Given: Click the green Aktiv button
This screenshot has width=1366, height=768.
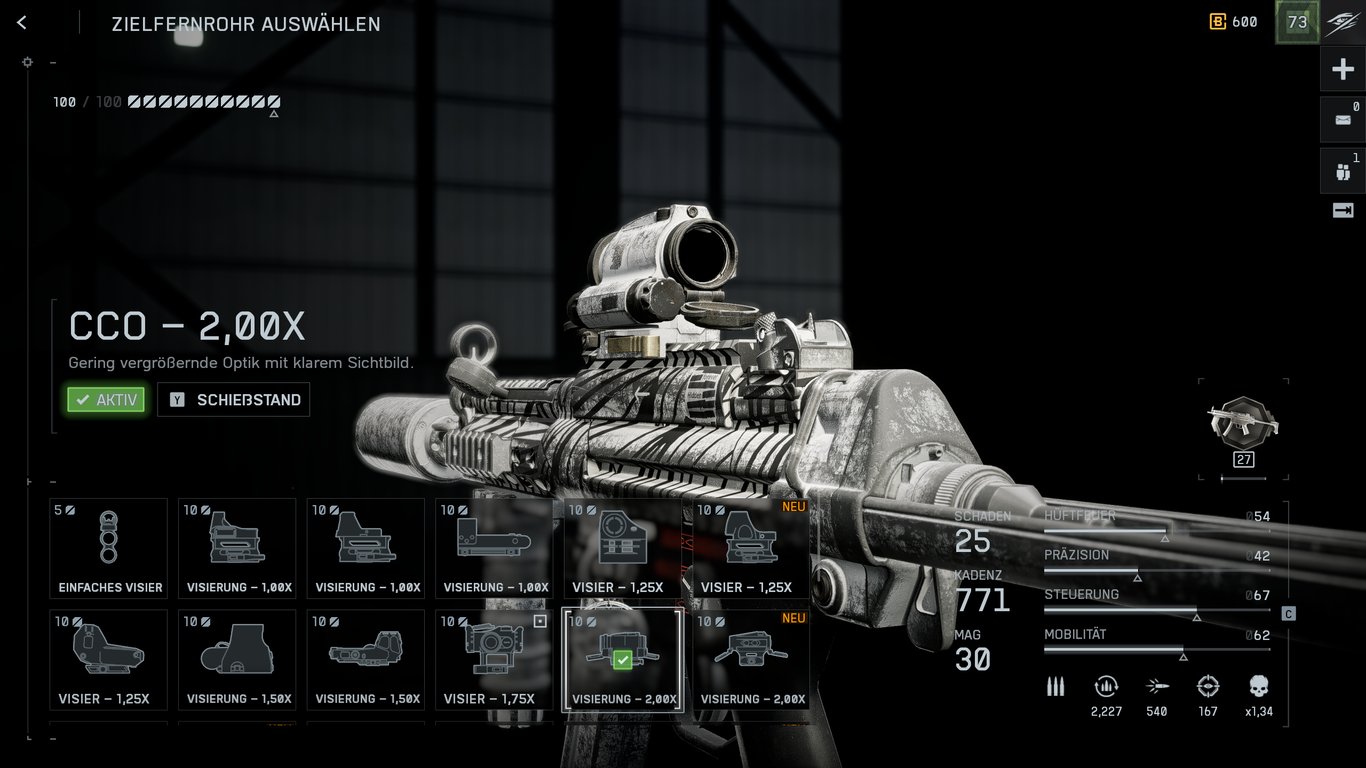Looking at the screenshot, I should [x=106, y=400].
